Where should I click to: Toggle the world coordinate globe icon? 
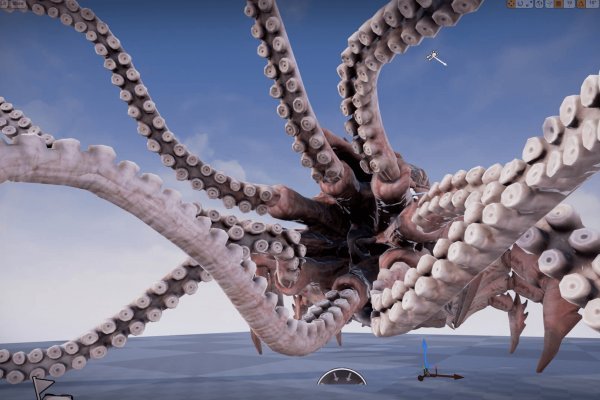[538, 4]
